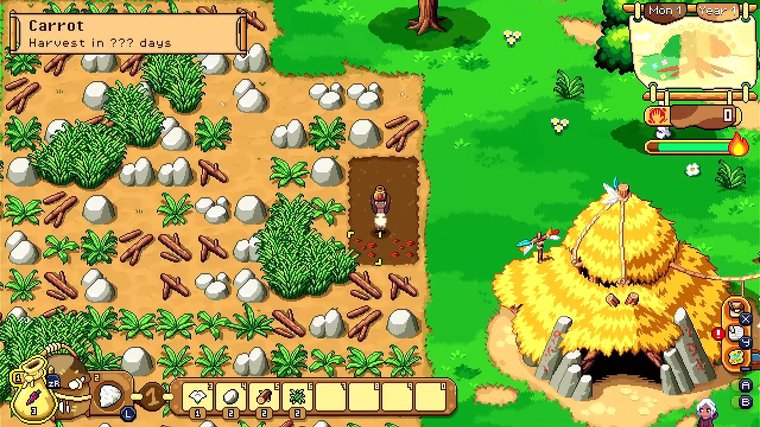Choose the wood log hotbar slot

(263, 396)
